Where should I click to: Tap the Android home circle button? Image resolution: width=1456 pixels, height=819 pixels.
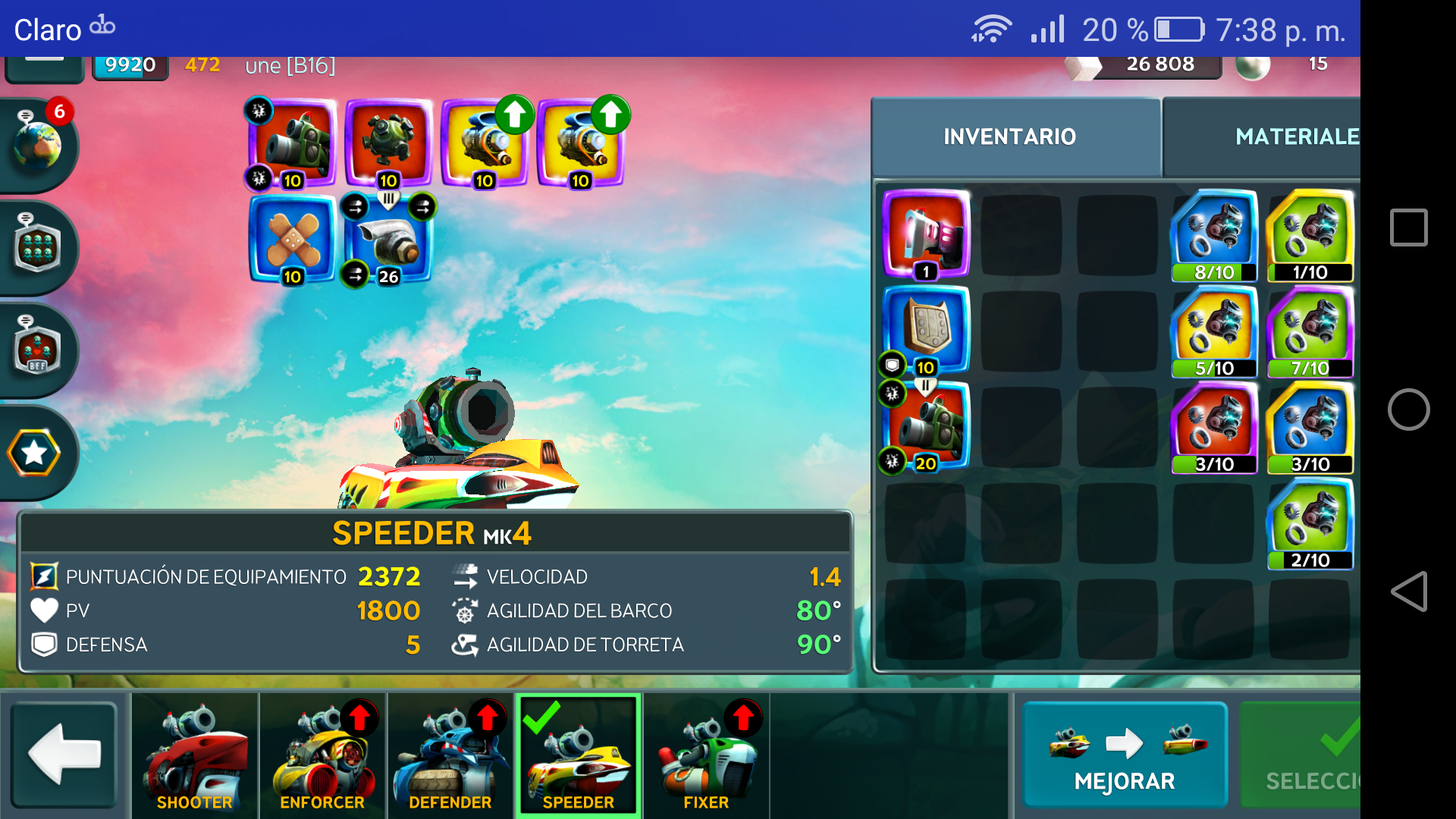click(x=1408, y=409)
